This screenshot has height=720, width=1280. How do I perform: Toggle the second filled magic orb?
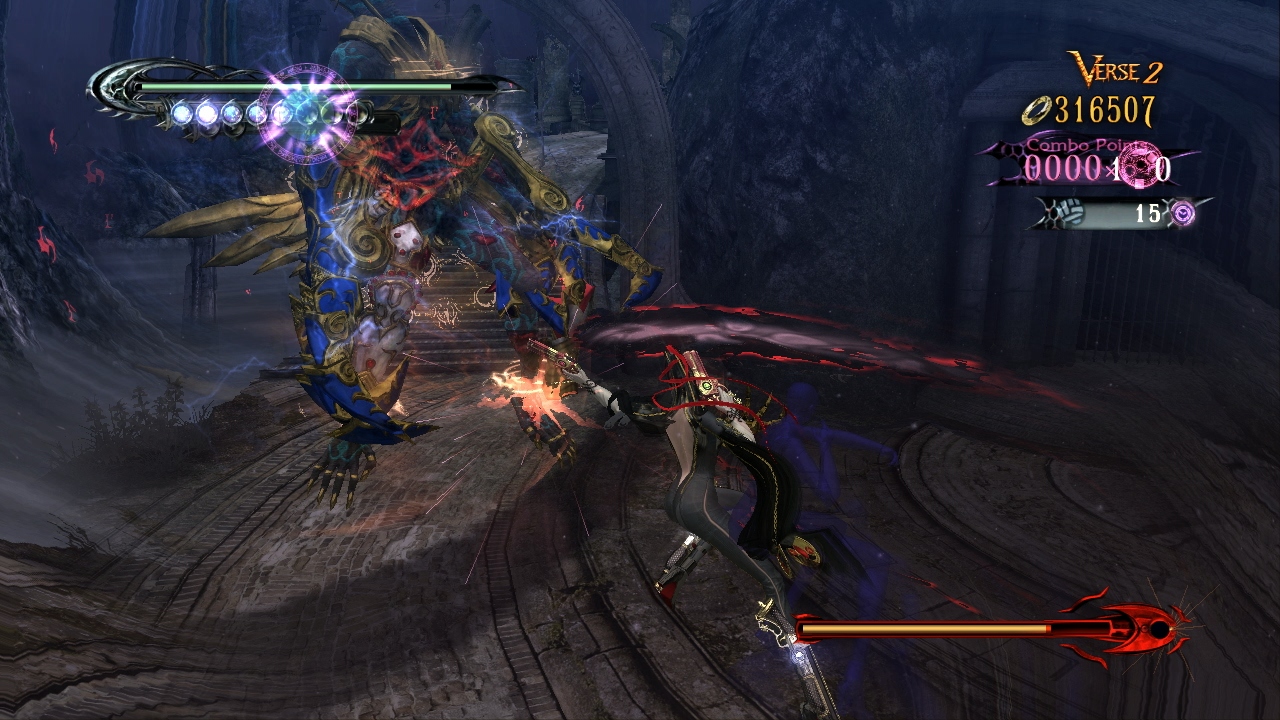[x=208, y=112]
